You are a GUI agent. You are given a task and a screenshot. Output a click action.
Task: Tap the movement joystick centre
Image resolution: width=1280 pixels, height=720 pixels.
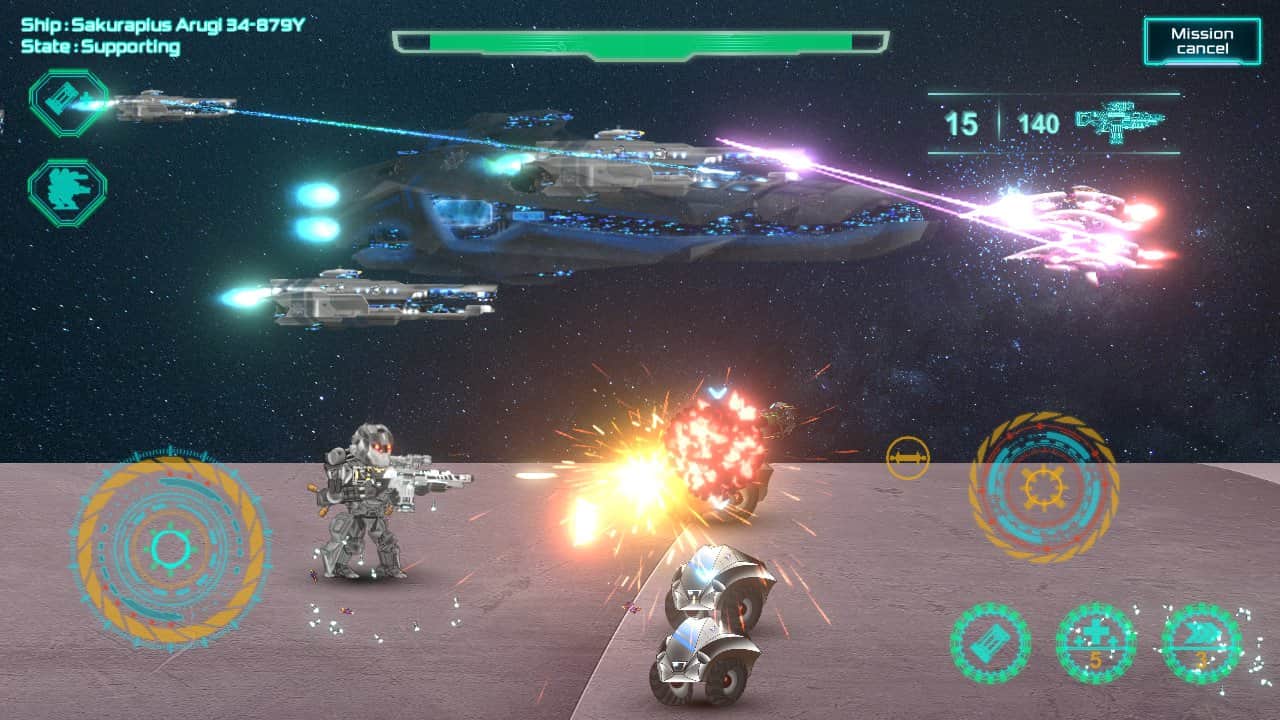tap(171, 548)
